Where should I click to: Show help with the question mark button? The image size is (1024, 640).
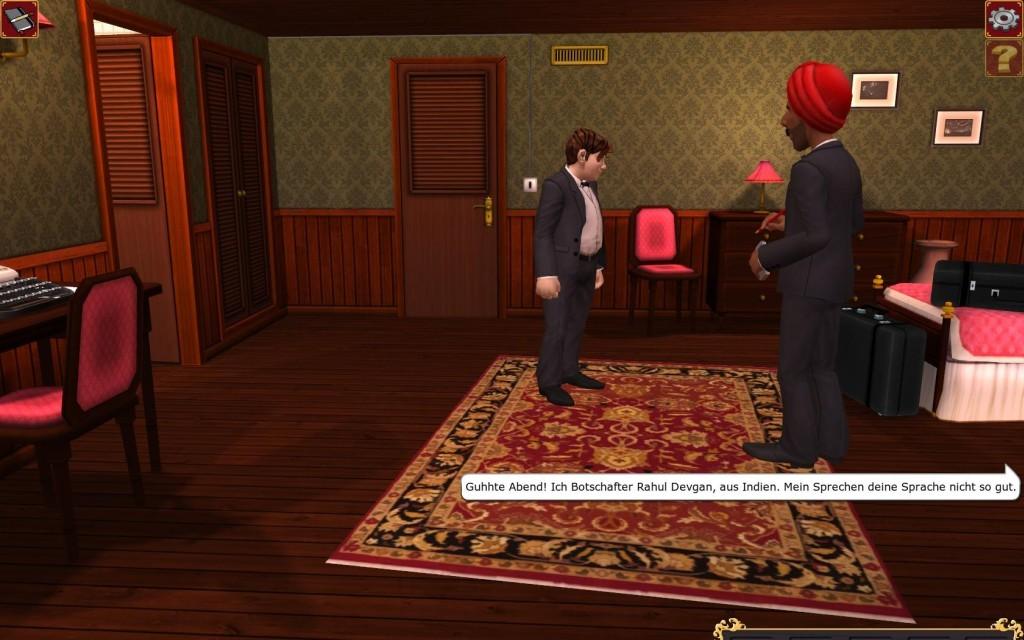pyautogui.click(x=1003, y=59)
